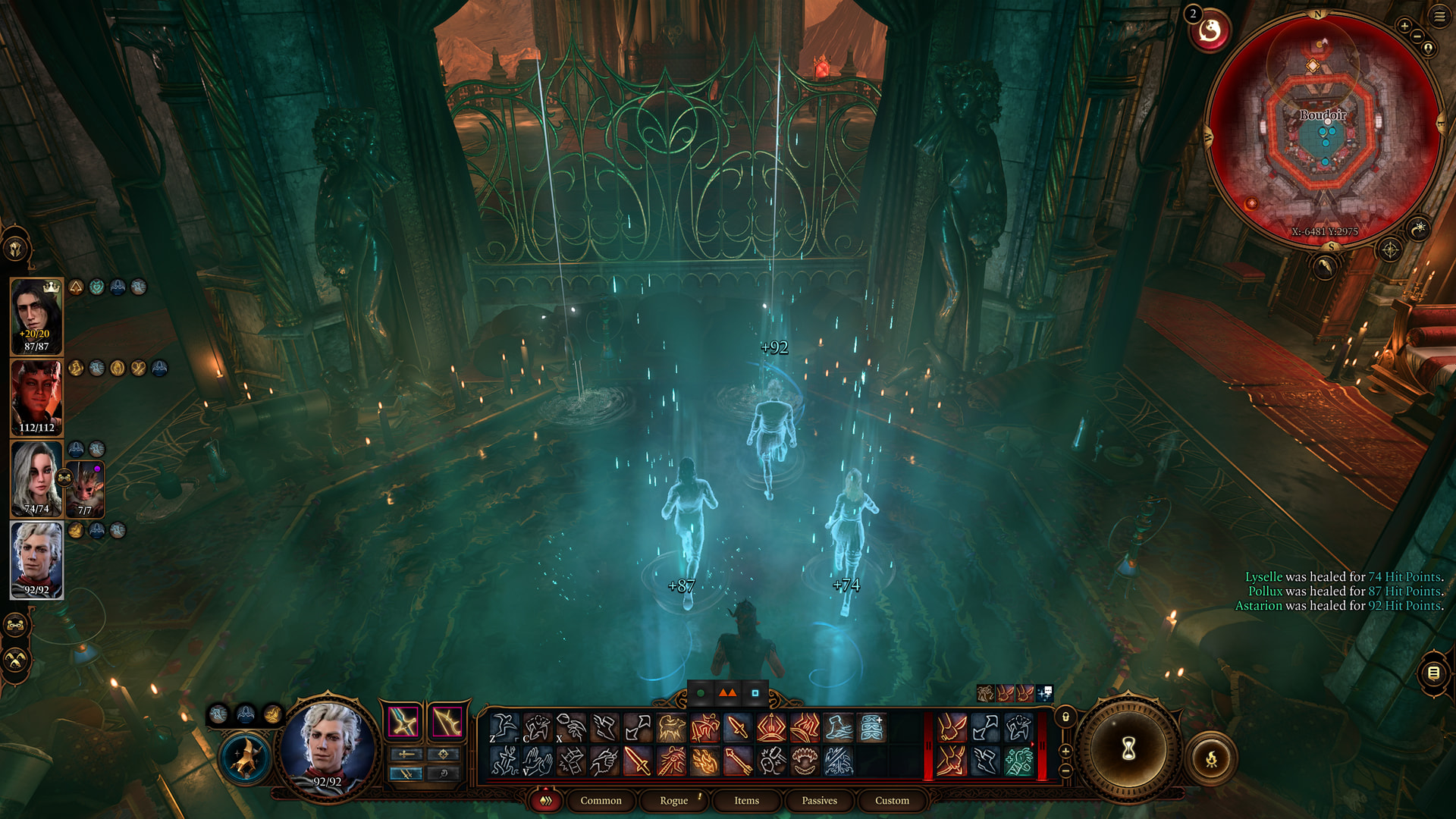This screenshot has width=1456, height=819.
Task: Zoom in on the minimap
Action: pyautogui.click(x=1404, y=27)
